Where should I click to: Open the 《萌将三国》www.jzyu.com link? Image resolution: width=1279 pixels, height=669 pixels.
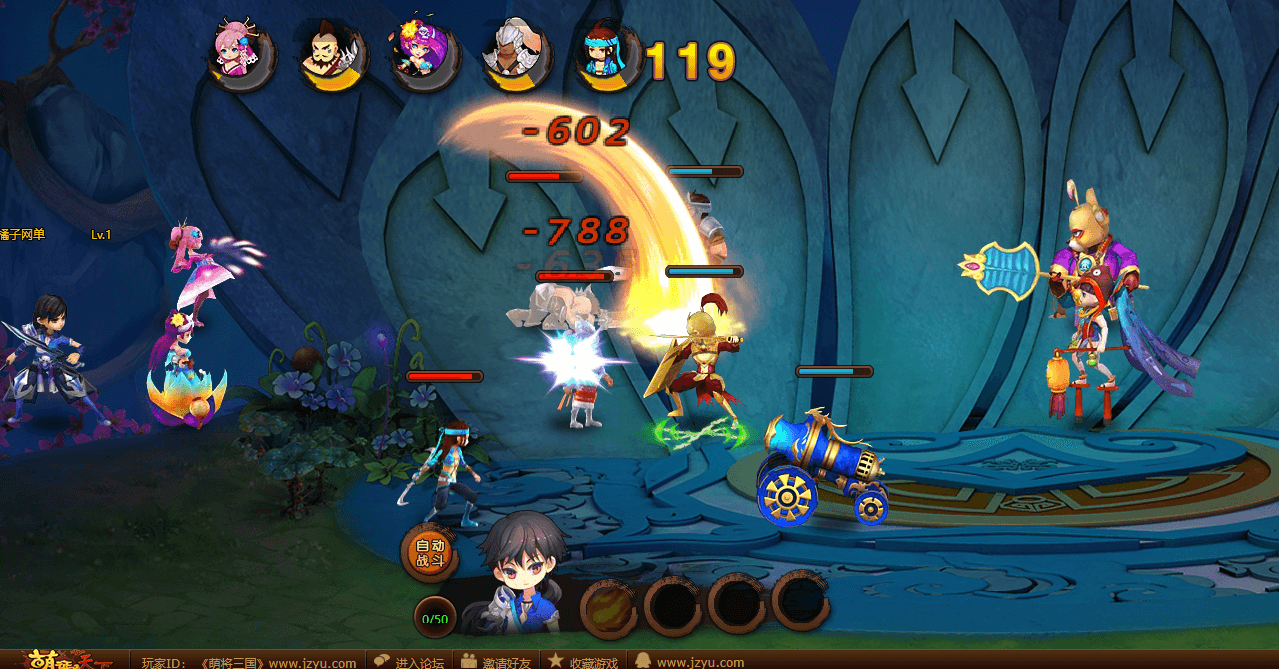[x=278, y=662]
